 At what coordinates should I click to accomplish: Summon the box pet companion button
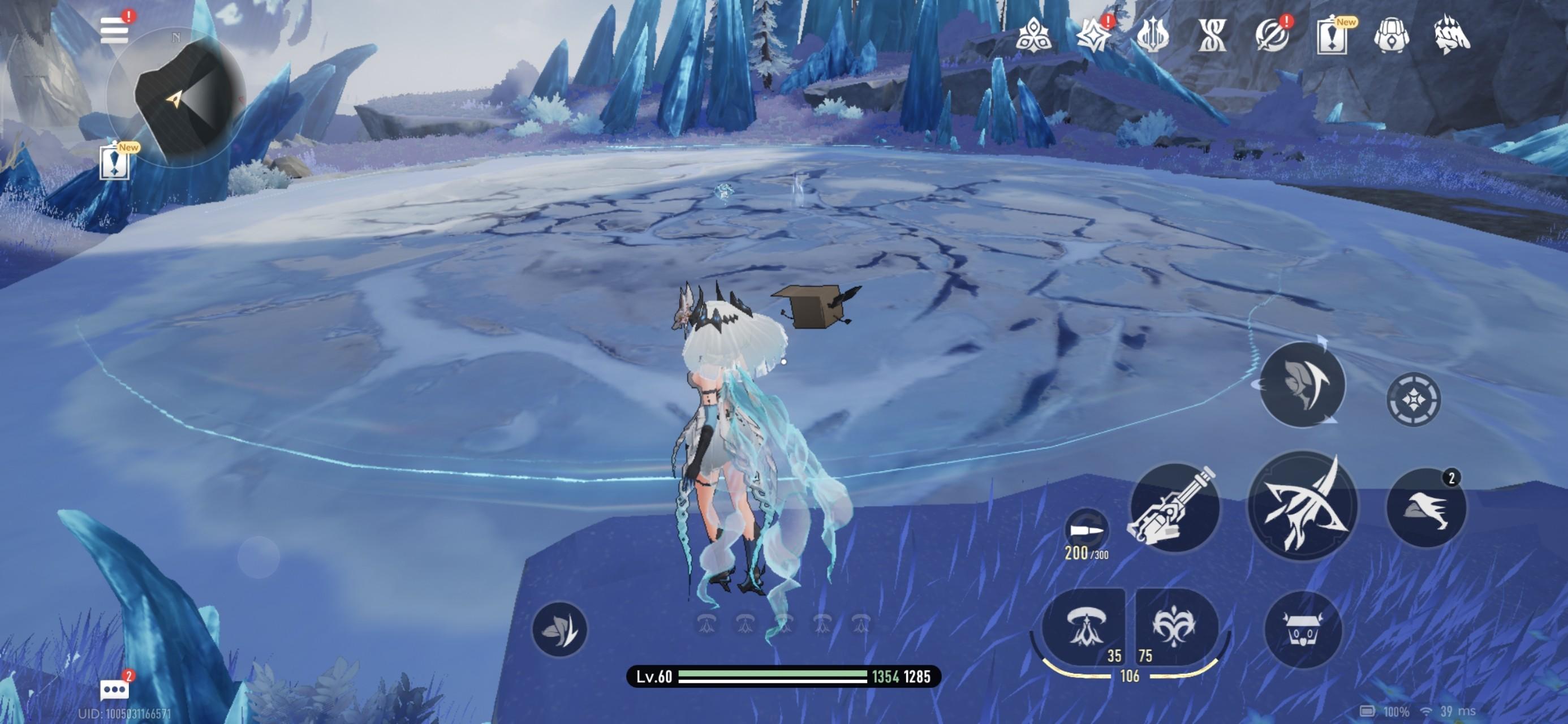point(1303,630)
